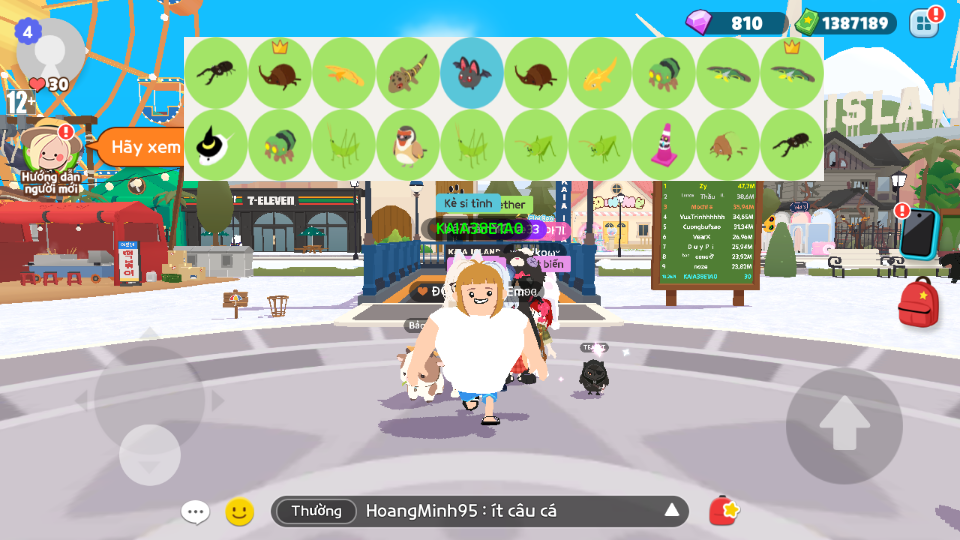Screen dimensions: 960x540
Task: Open the chat speech bubble
Action: coord(195,512)
